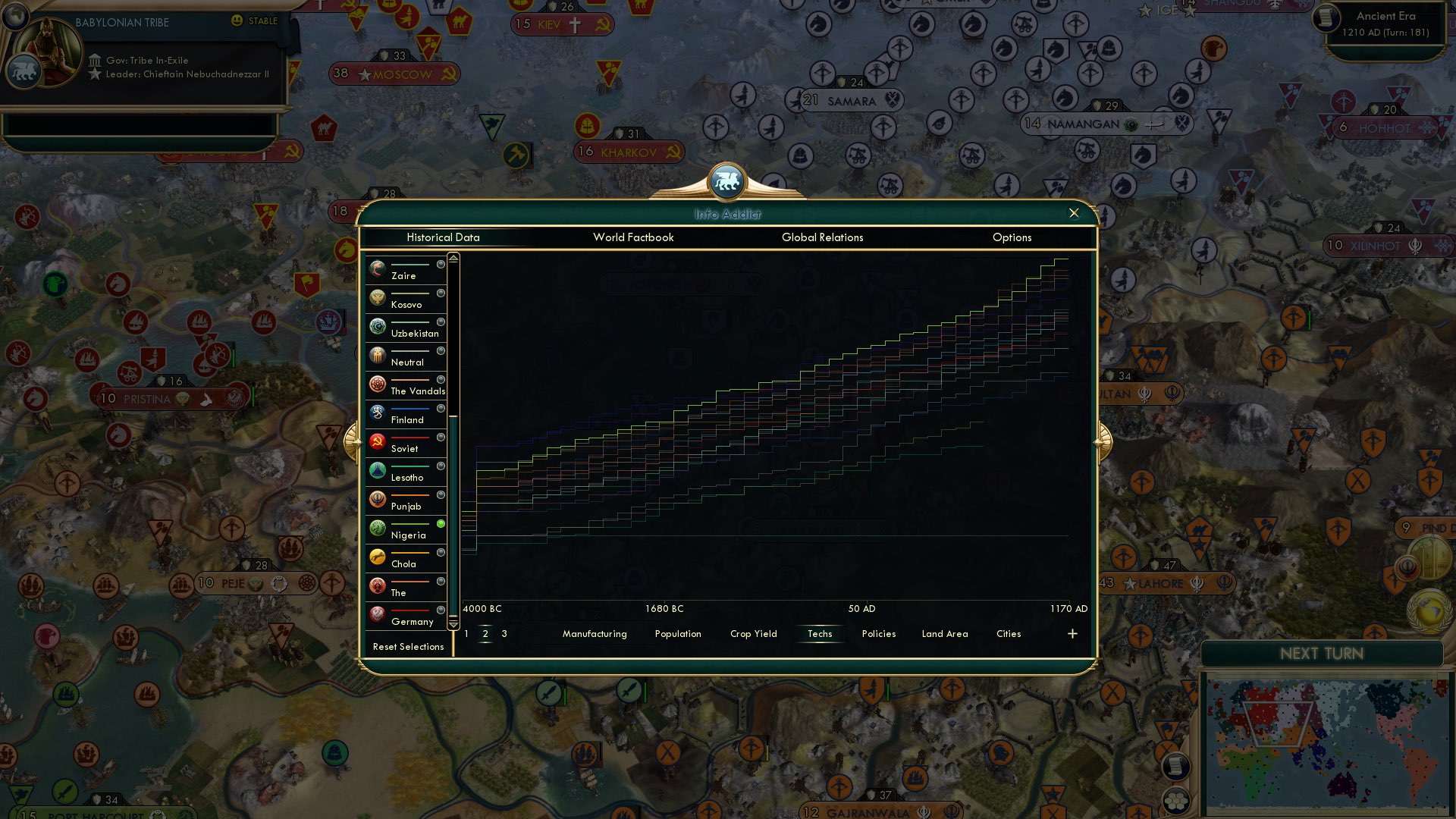Click the scrollbar down arrow in the civ list
This screenshot has height=819, width=1456.
click(x=453, y=623)
